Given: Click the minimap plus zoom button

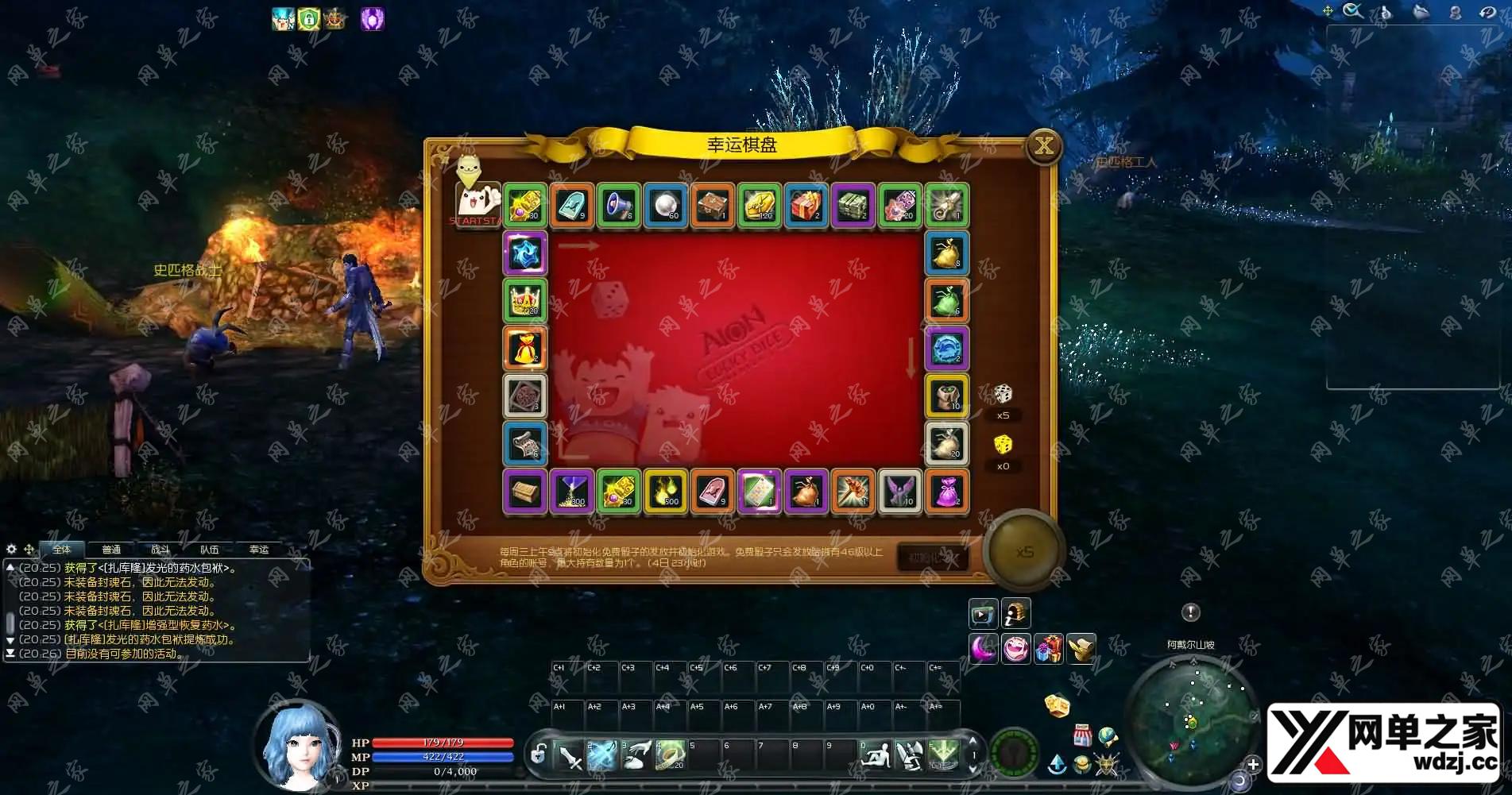Looking at the screenshot, I should pos(1253,764).
